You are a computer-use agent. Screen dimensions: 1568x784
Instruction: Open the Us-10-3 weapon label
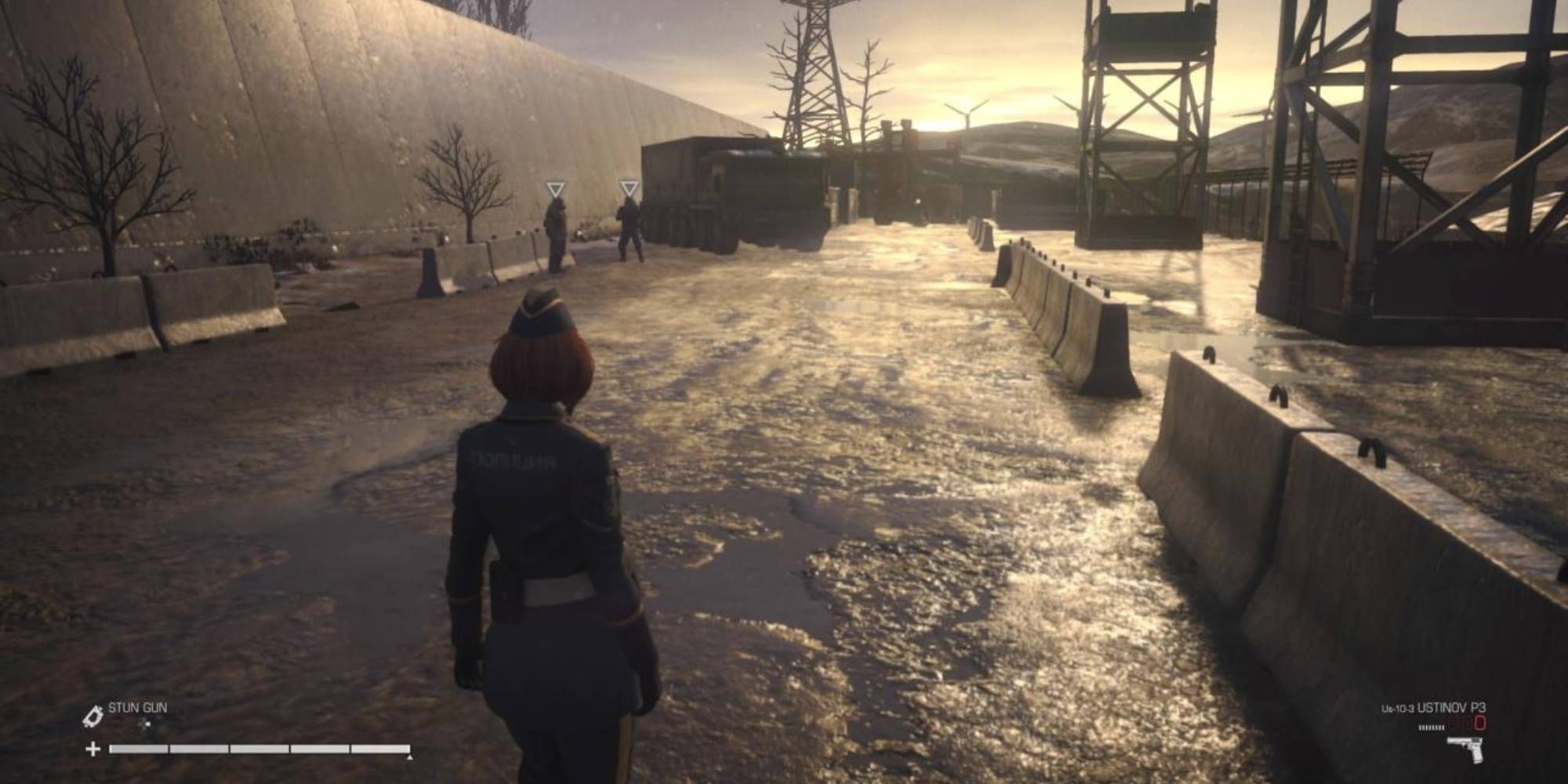point(1398,708)
